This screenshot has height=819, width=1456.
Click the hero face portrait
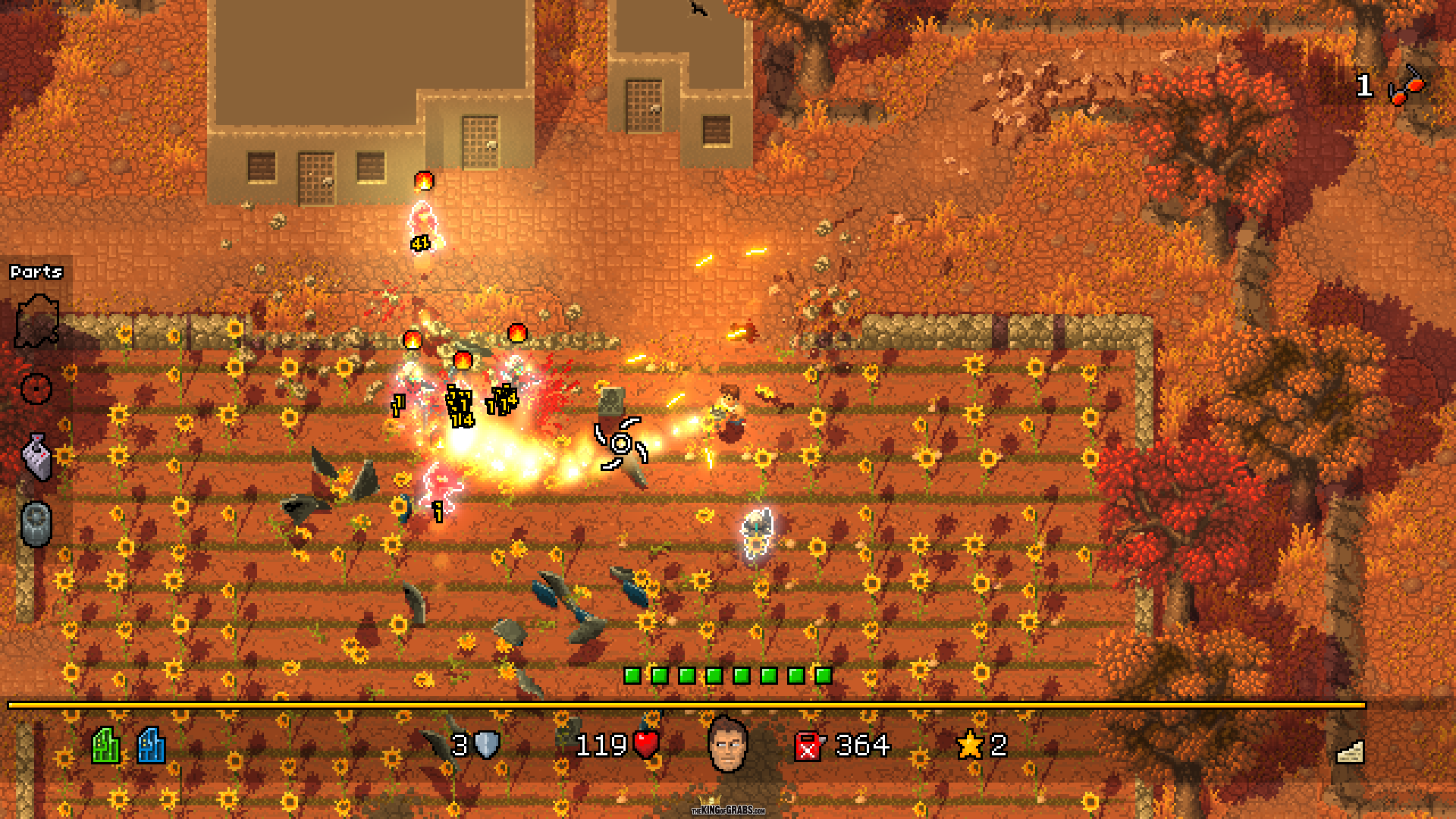coord(728,745)
